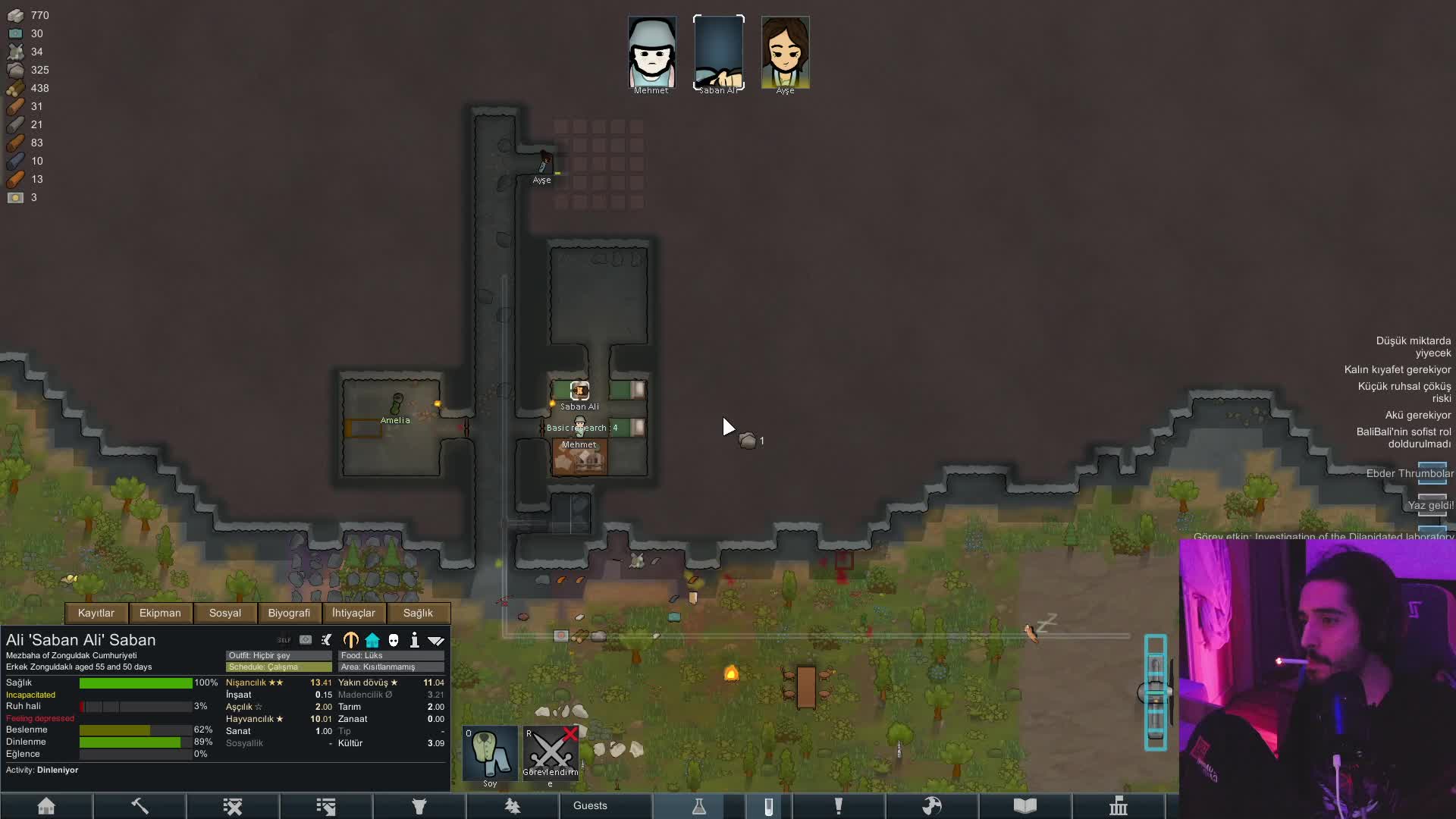The height and width of the screenshot is (819, 1456).
Task: Open the Guests menu tab
Action: (x=590, y=806)
